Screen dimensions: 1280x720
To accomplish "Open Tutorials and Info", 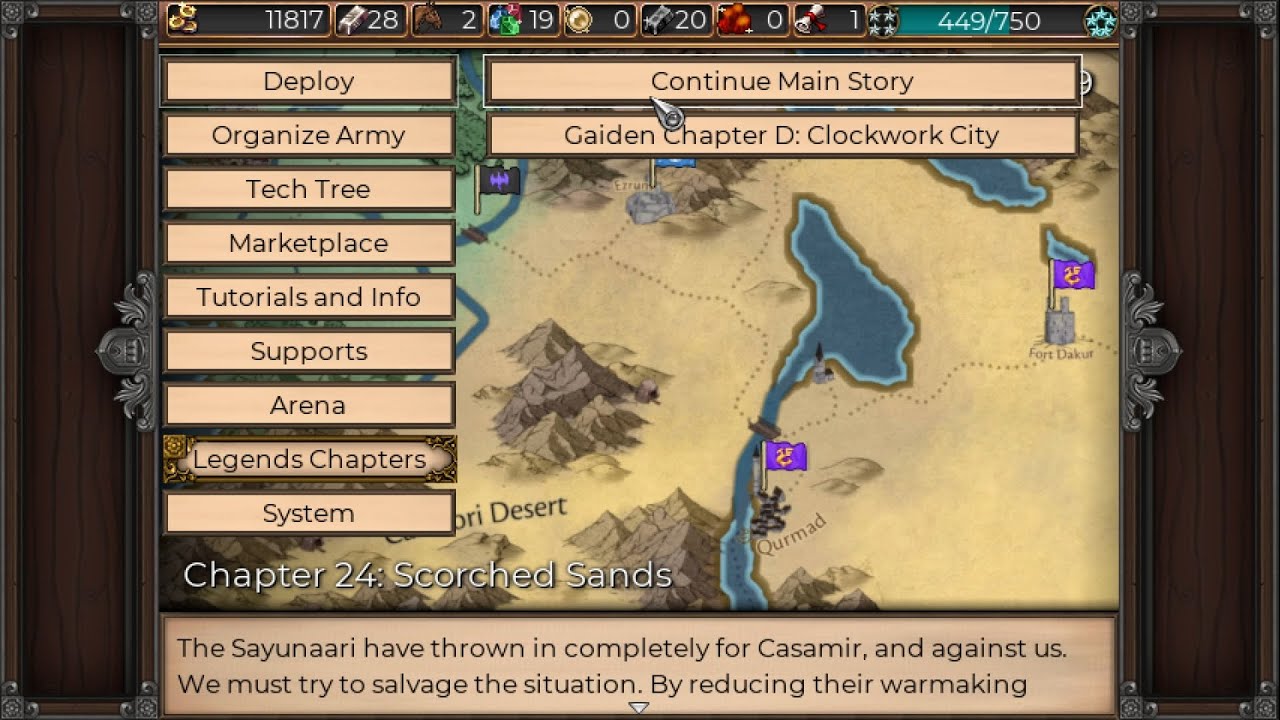I will [308, 297].
